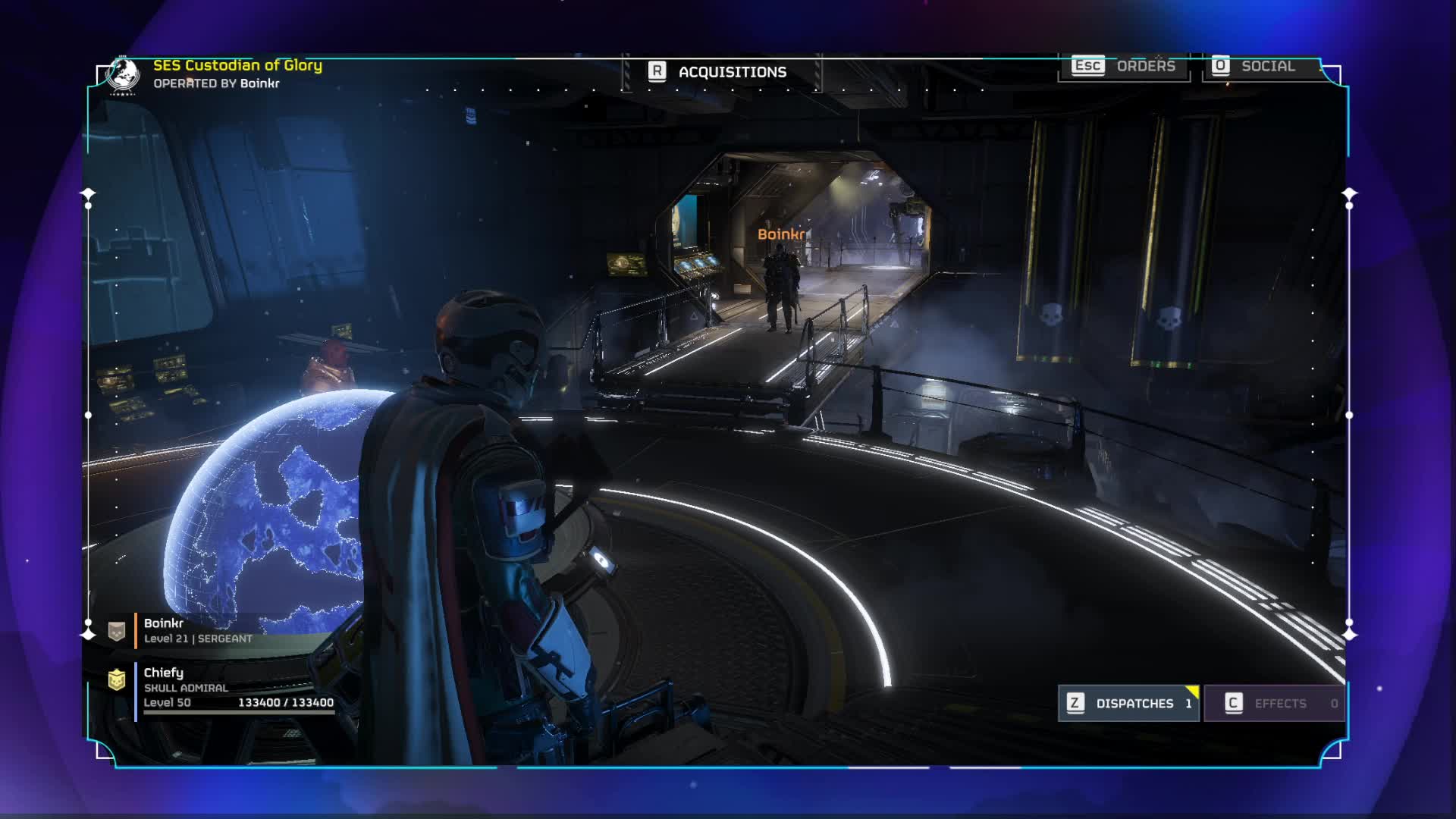The height and width of the screenshot is (819, 1456).
Task: Click the Super Earth ship emblem
Action: pos(123,74)
